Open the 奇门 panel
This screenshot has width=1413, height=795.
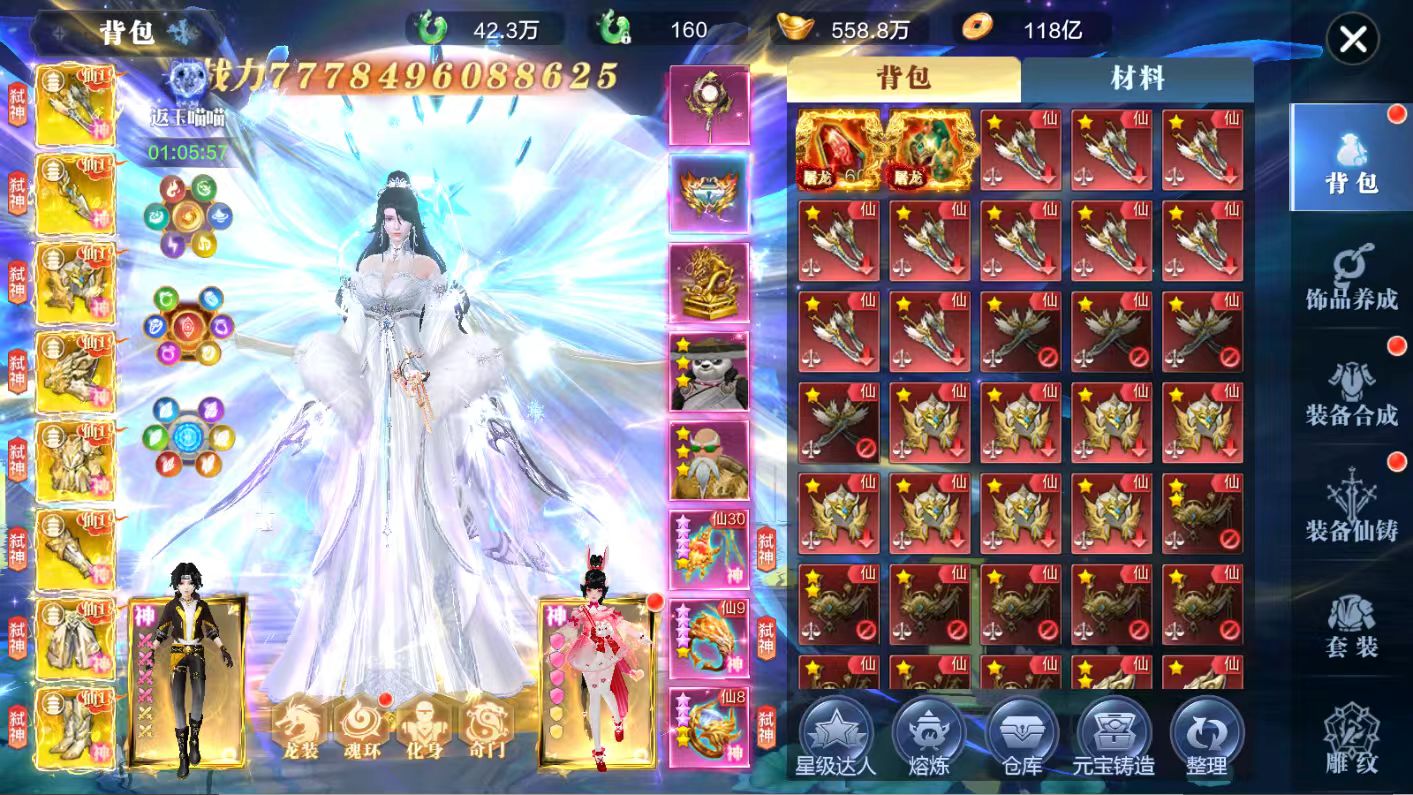pyautogui.click(x=486, y=727)
